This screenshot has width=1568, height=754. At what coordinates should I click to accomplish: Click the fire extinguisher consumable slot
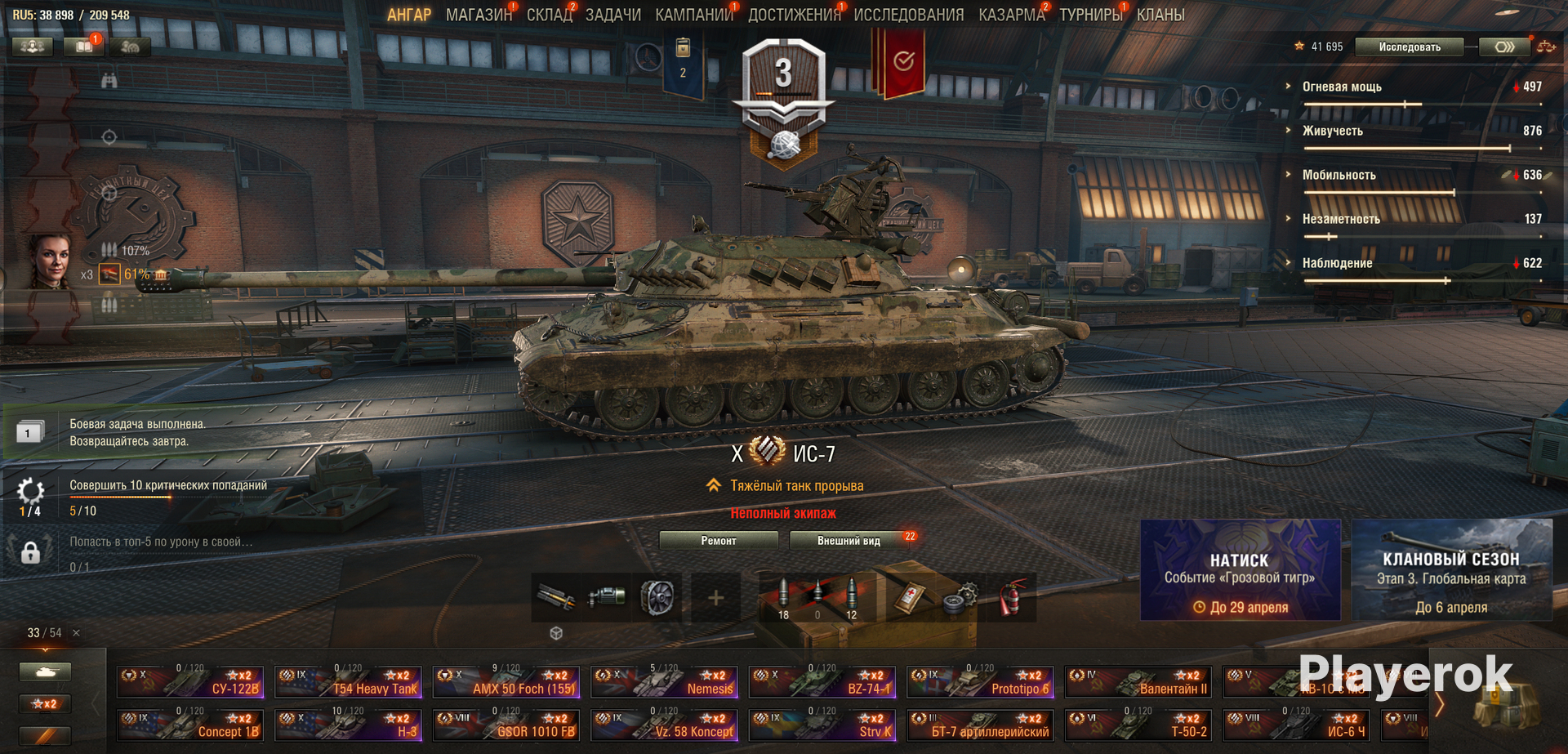point(1011,598)
